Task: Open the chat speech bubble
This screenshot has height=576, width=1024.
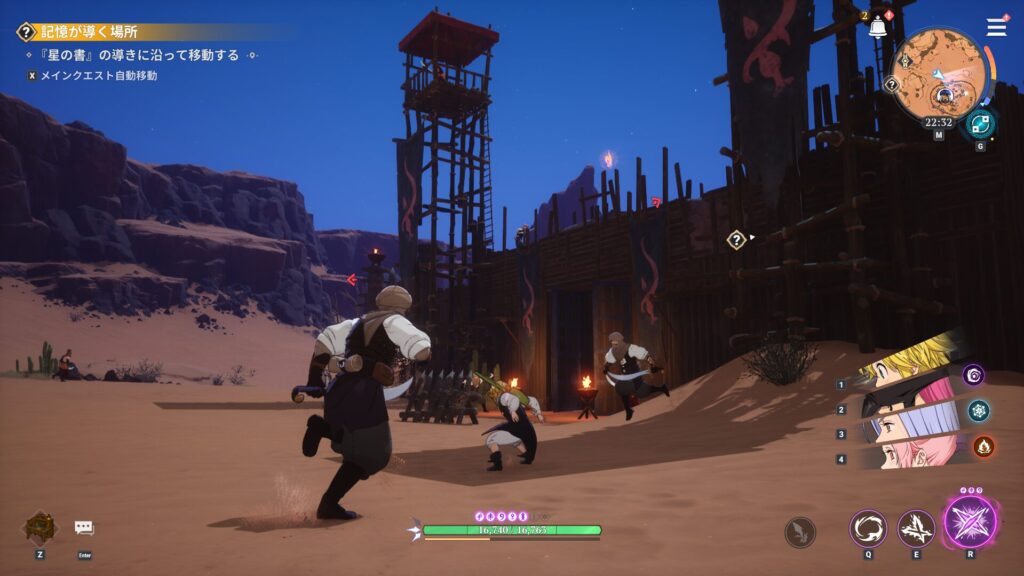Action: [84, 527]
